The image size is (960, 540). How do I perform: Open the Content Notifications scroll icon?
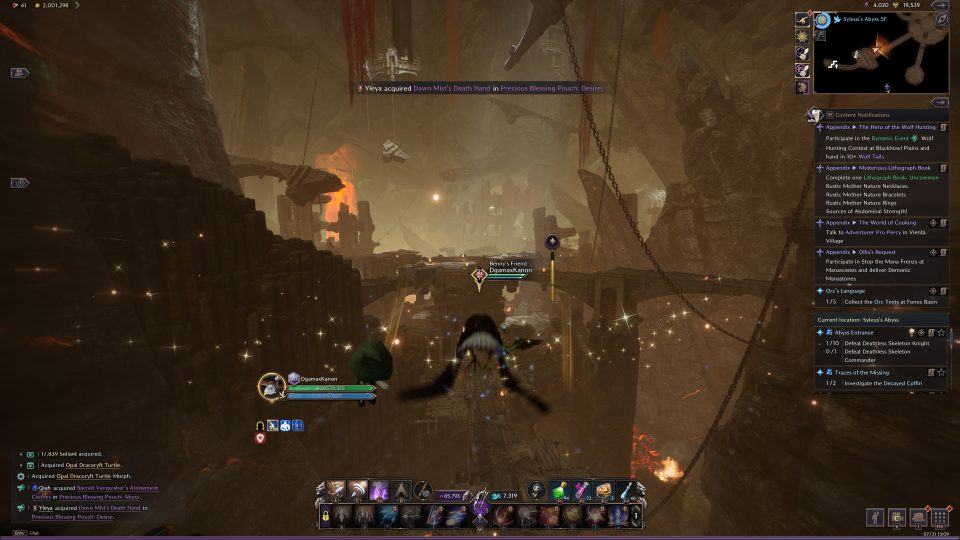click(x=816, y=115)
